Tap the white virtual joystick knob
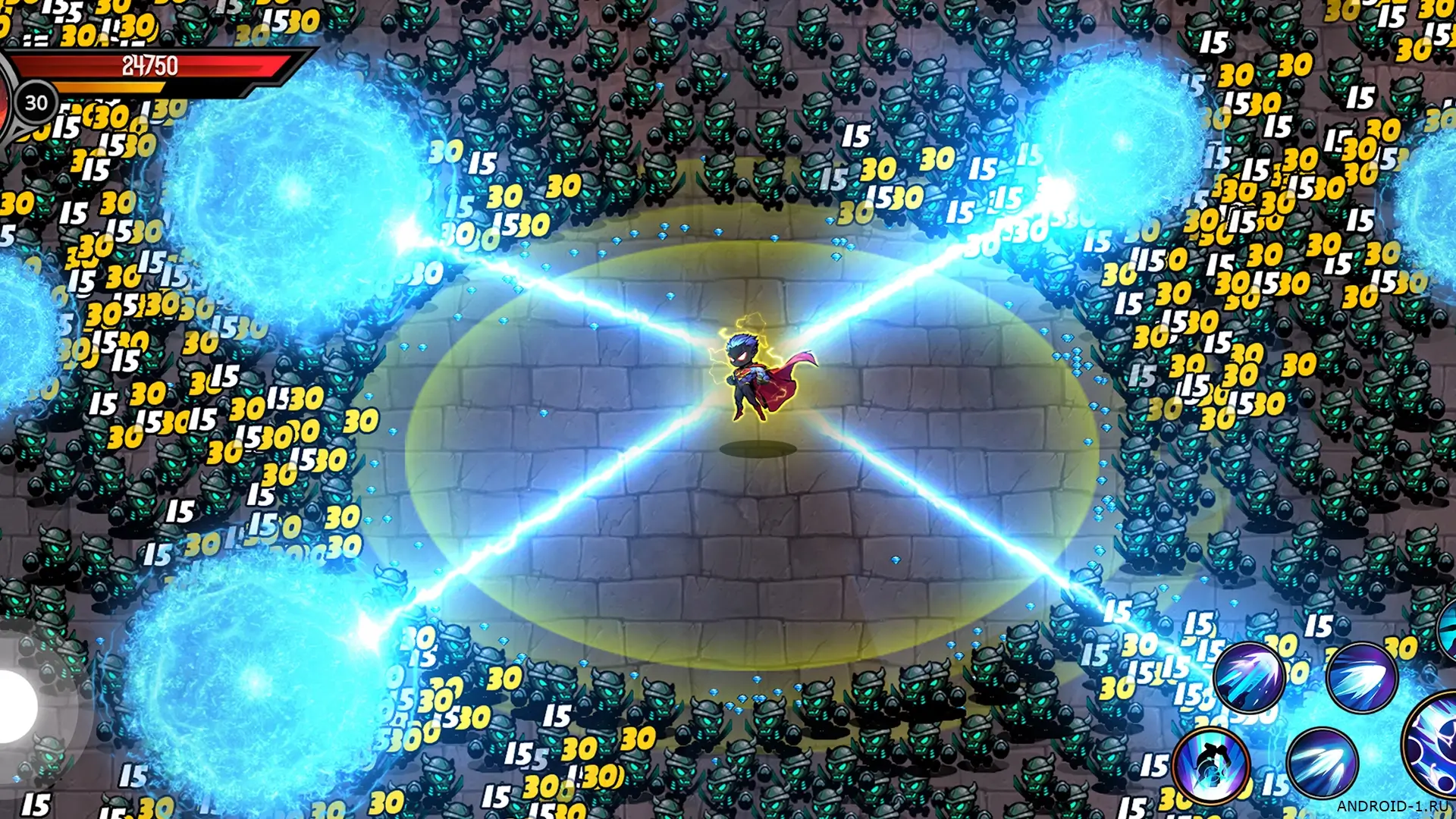Viewport: 1456px width, 819px height. tap(15, 707)
